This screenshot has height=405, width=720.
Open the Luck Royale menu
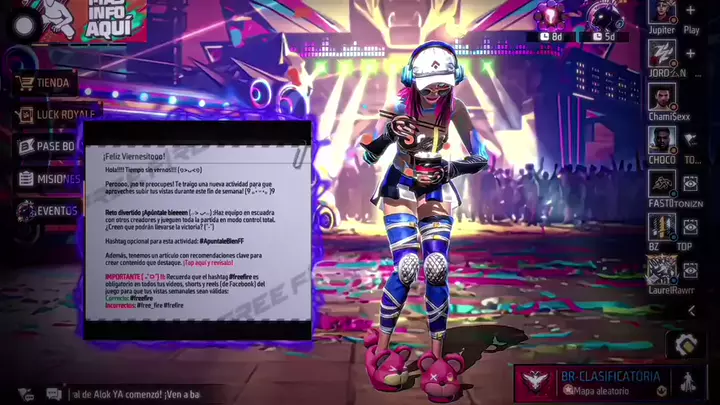click(x=57, y=115)
